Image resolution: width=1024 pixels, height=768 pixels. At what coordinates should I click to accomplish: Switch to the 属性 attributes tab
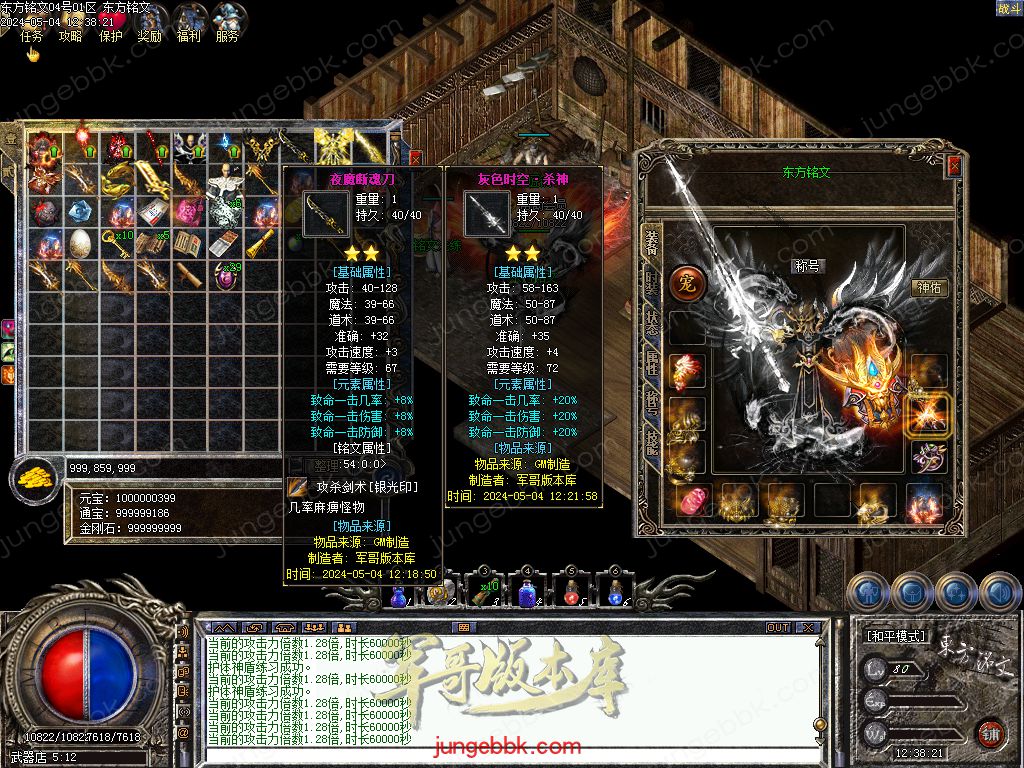coord(652,363)
